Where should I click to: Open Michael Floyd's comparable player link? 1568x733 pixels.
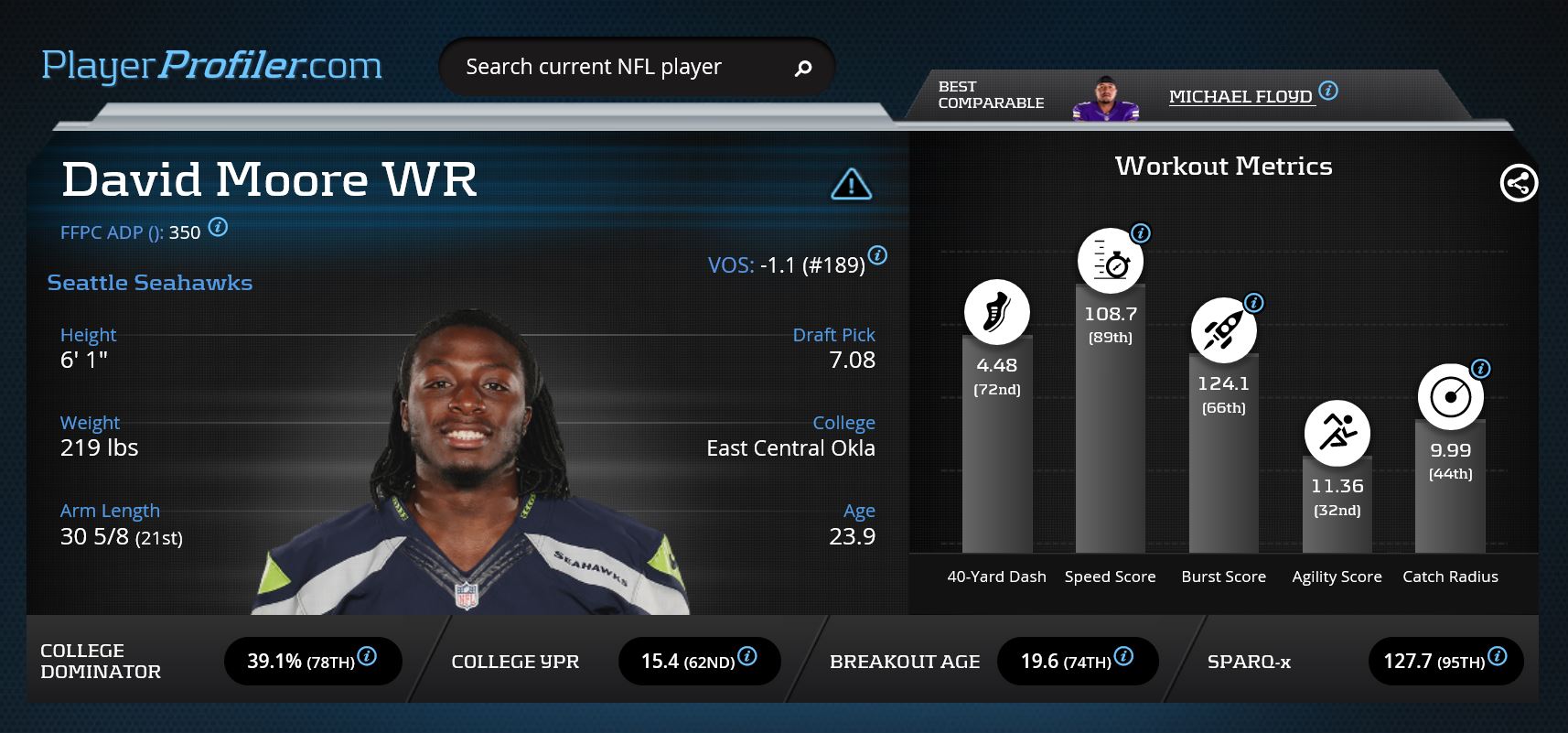tap(1240, 96)
